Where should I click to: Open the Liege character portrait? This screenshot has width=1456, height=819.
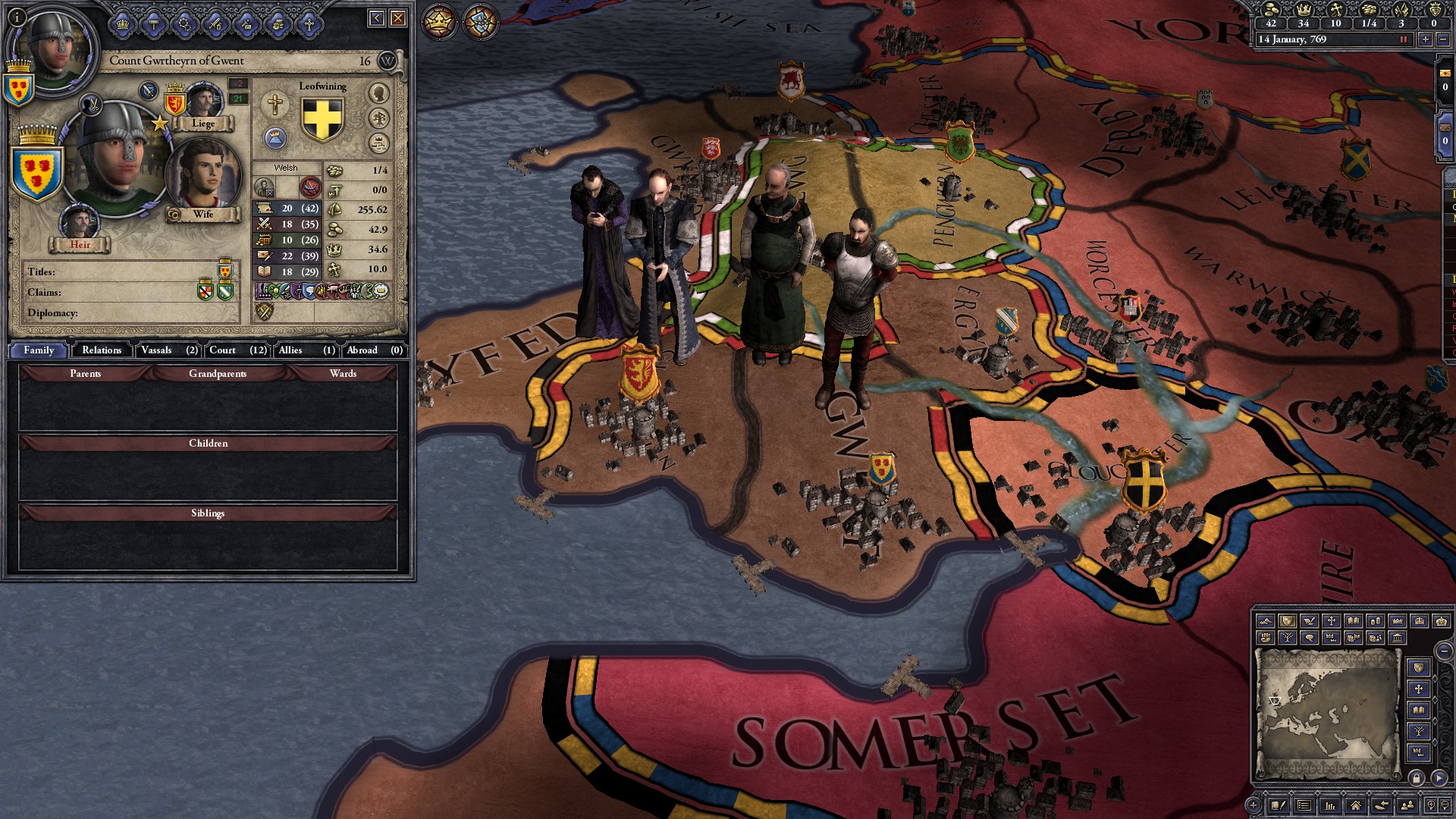(203, 102)
